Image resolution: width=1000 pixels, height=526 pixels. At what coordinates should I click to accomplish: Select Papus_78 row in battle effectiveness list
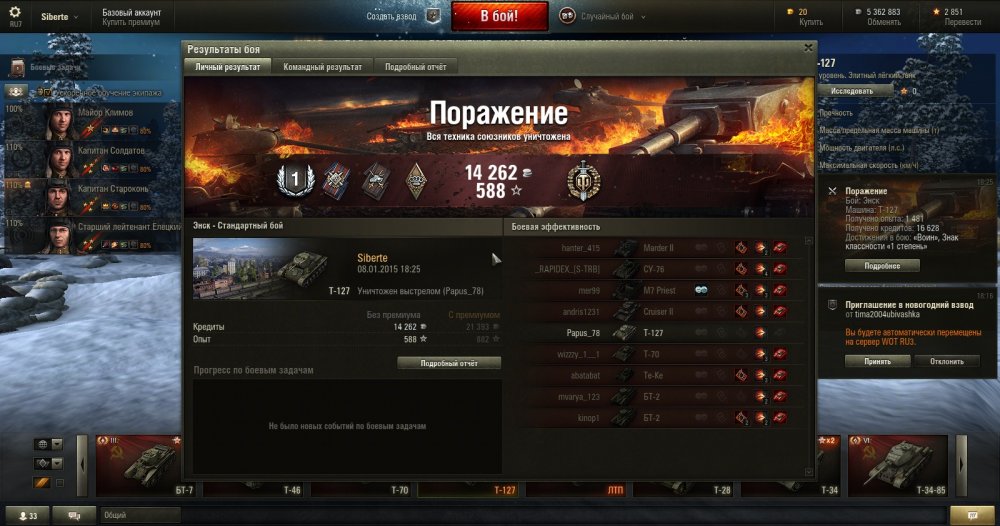coord(660,333)
